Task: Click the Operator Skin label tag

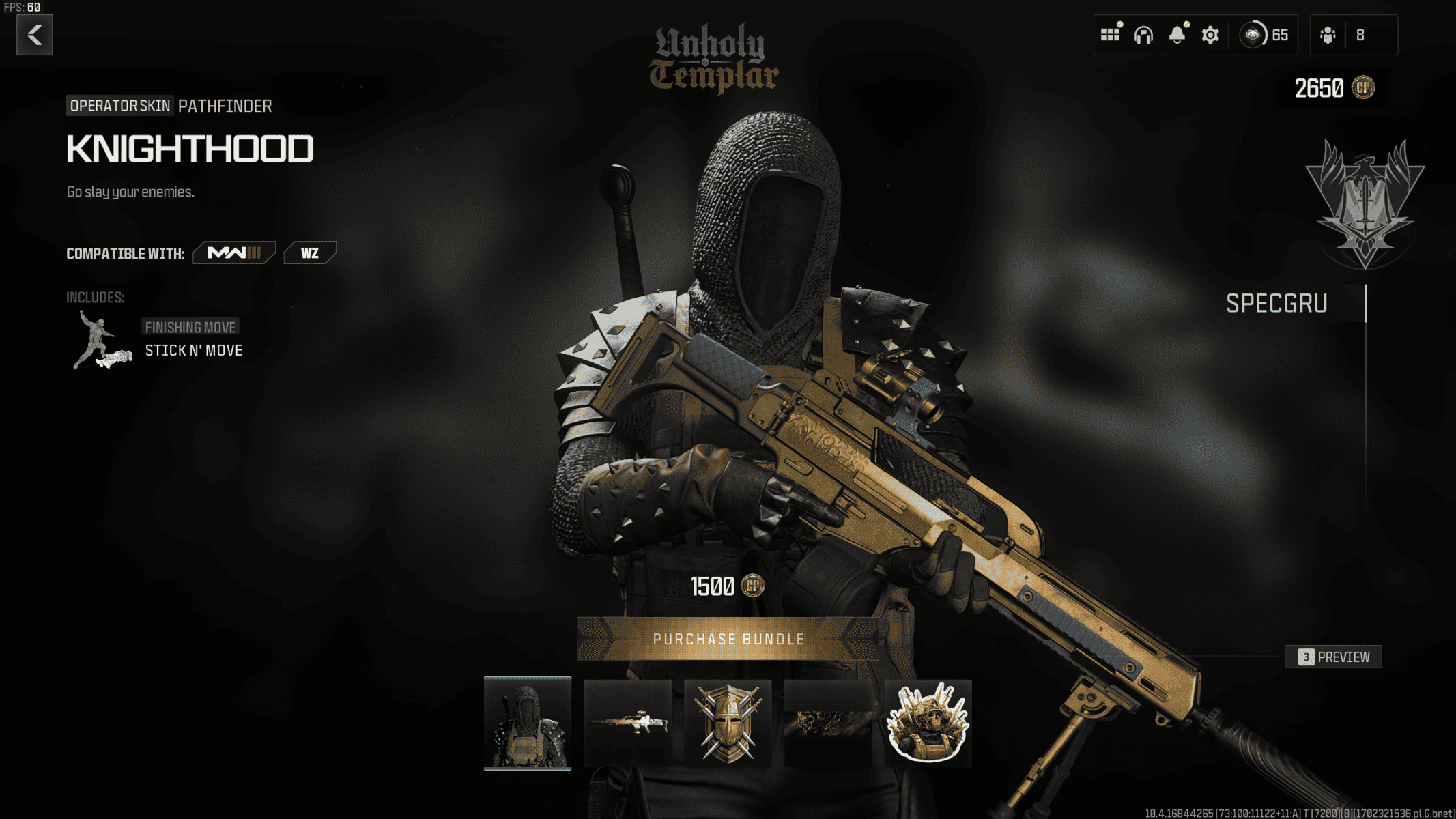Action: (119, 106)
